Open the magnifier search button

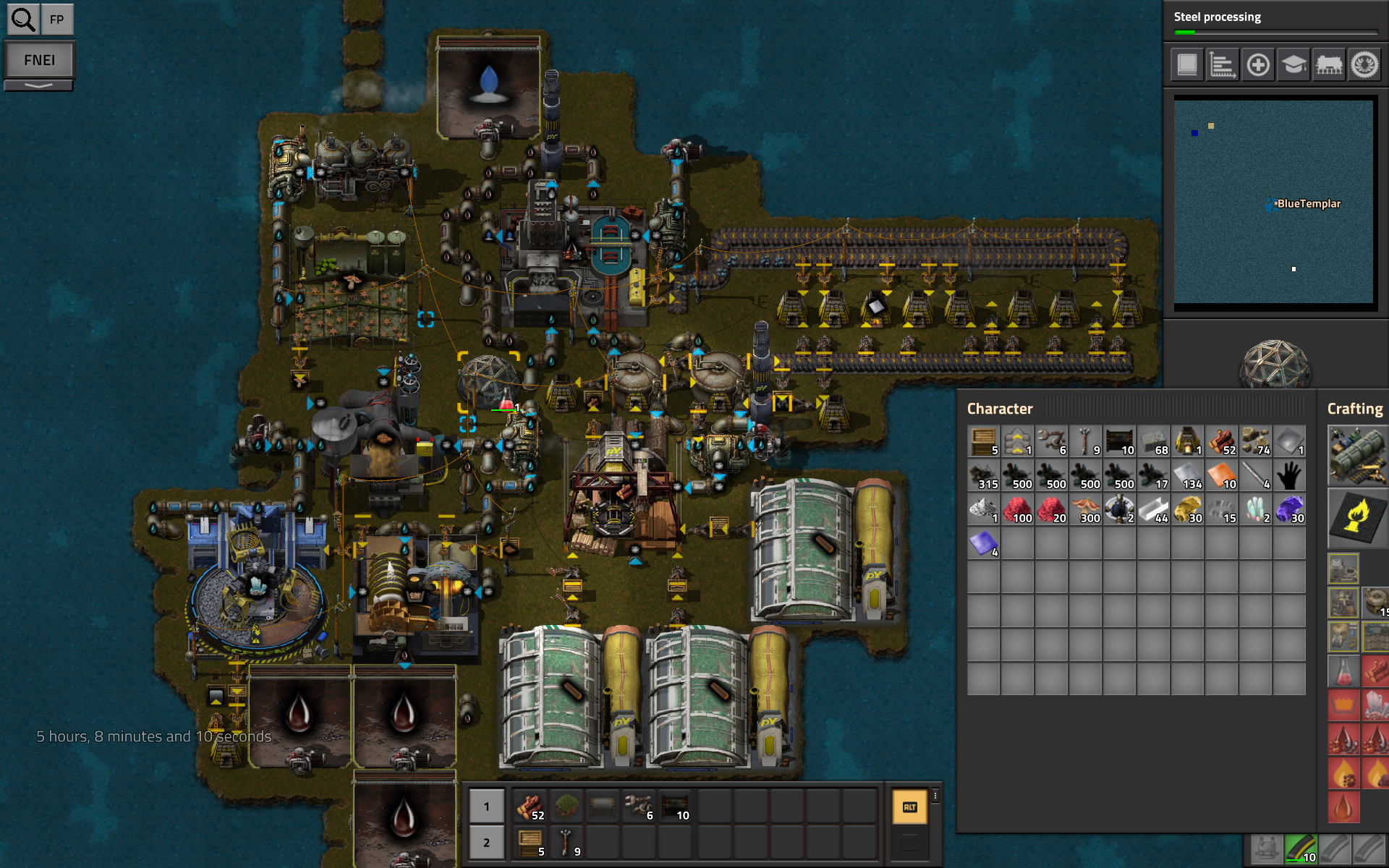[x=23, y=20]
